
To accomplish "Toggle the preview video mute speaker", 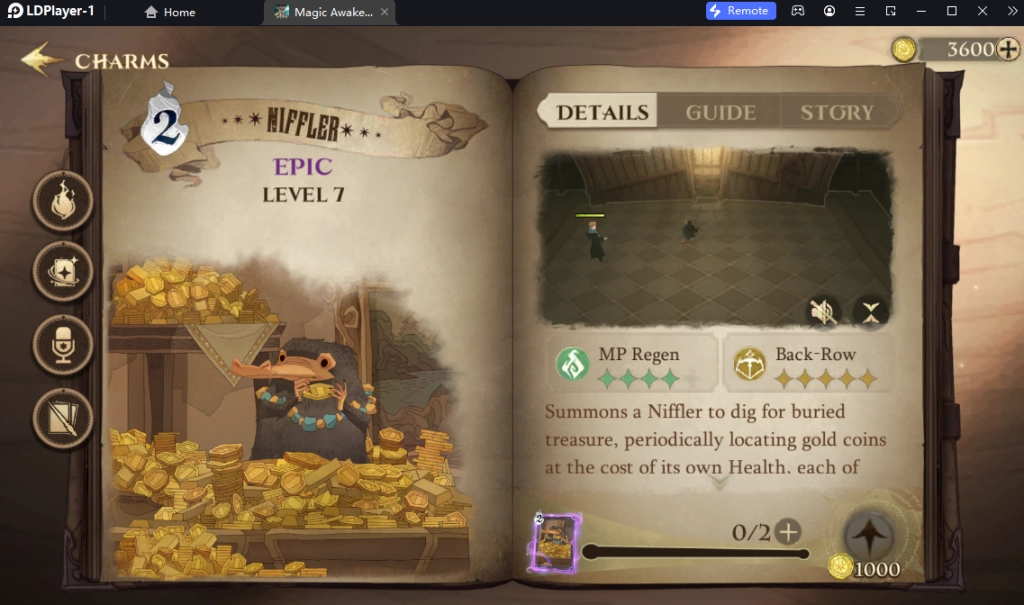I will [x=822, y=312].
